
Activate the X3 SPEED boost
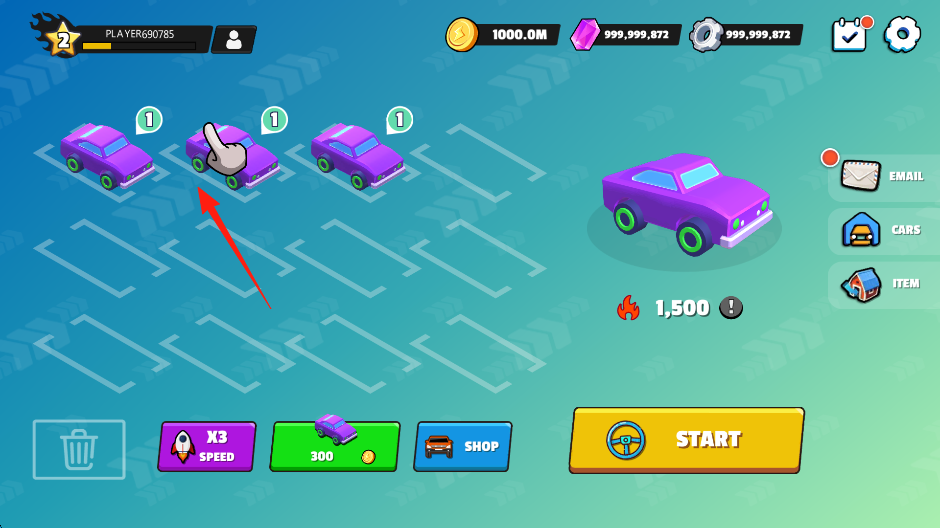(x=207, y=446)
